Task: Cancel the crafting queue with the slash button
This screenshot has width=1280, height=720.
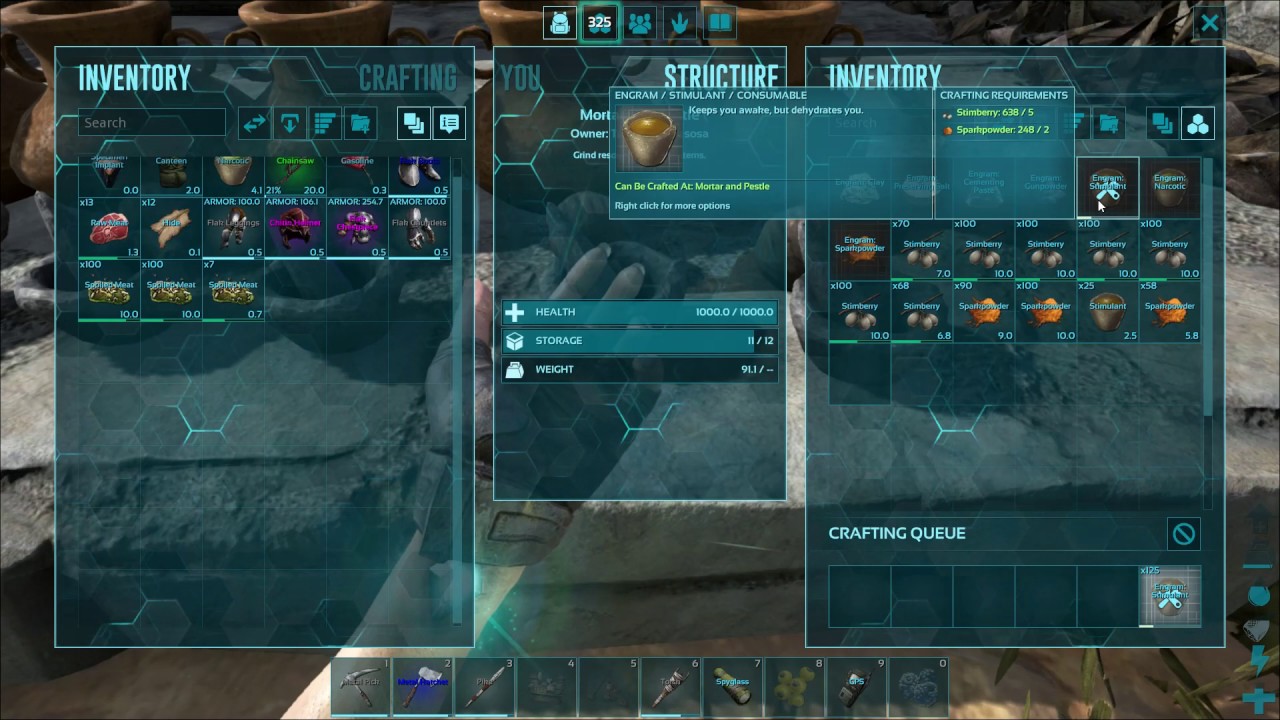Action: coord(1183,533)
